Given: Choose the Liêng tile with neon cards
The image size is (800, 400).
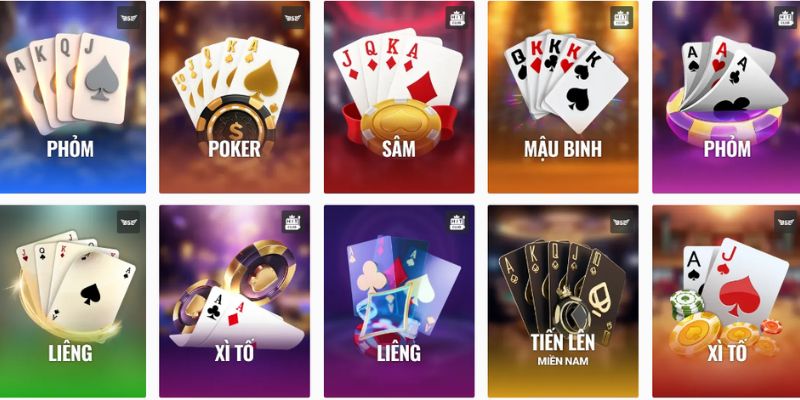Looking at the screenshot, I should click(x=397, y=300).
